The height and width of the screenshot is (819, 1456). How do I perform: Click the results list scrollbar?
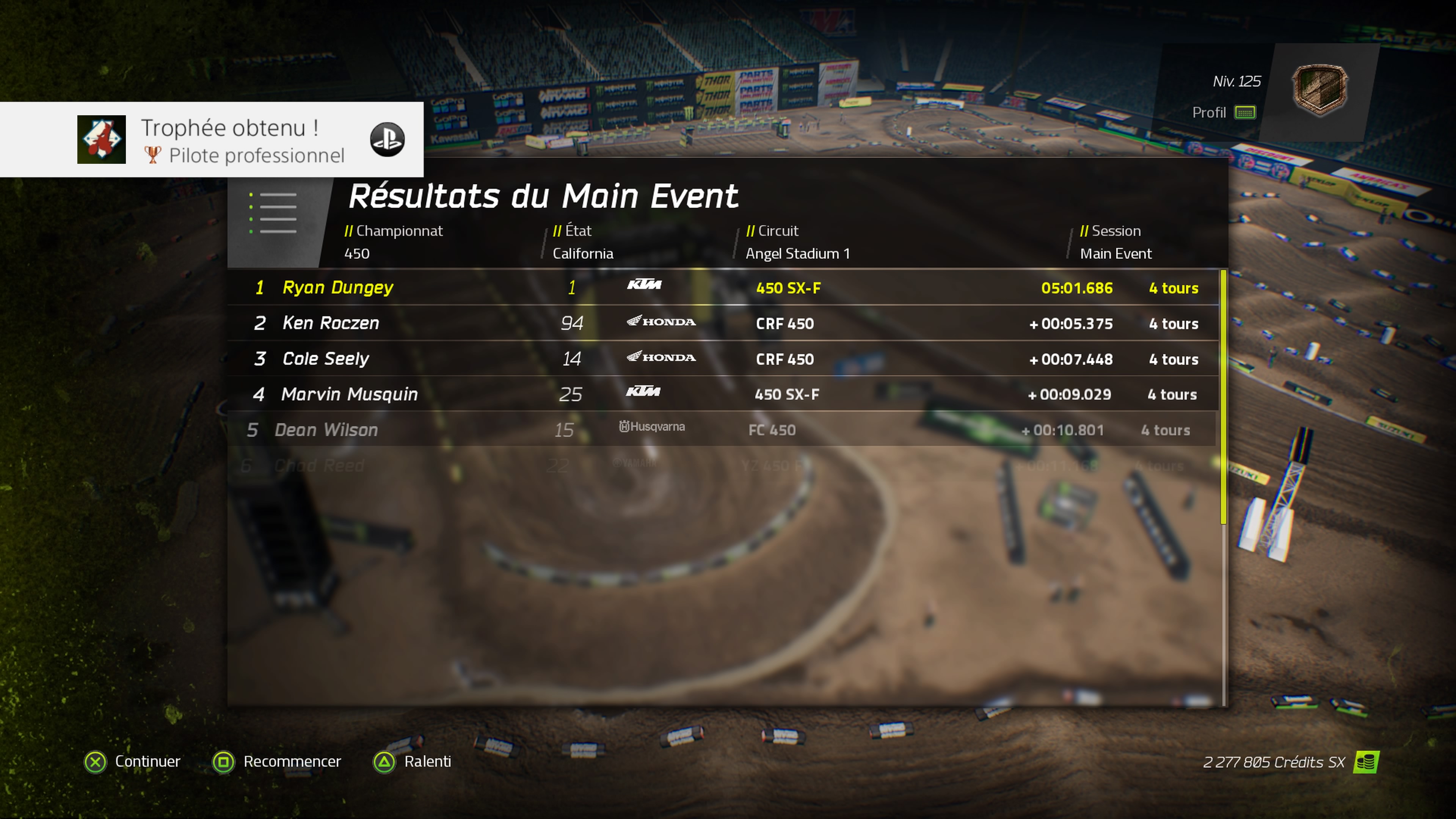1223,395
